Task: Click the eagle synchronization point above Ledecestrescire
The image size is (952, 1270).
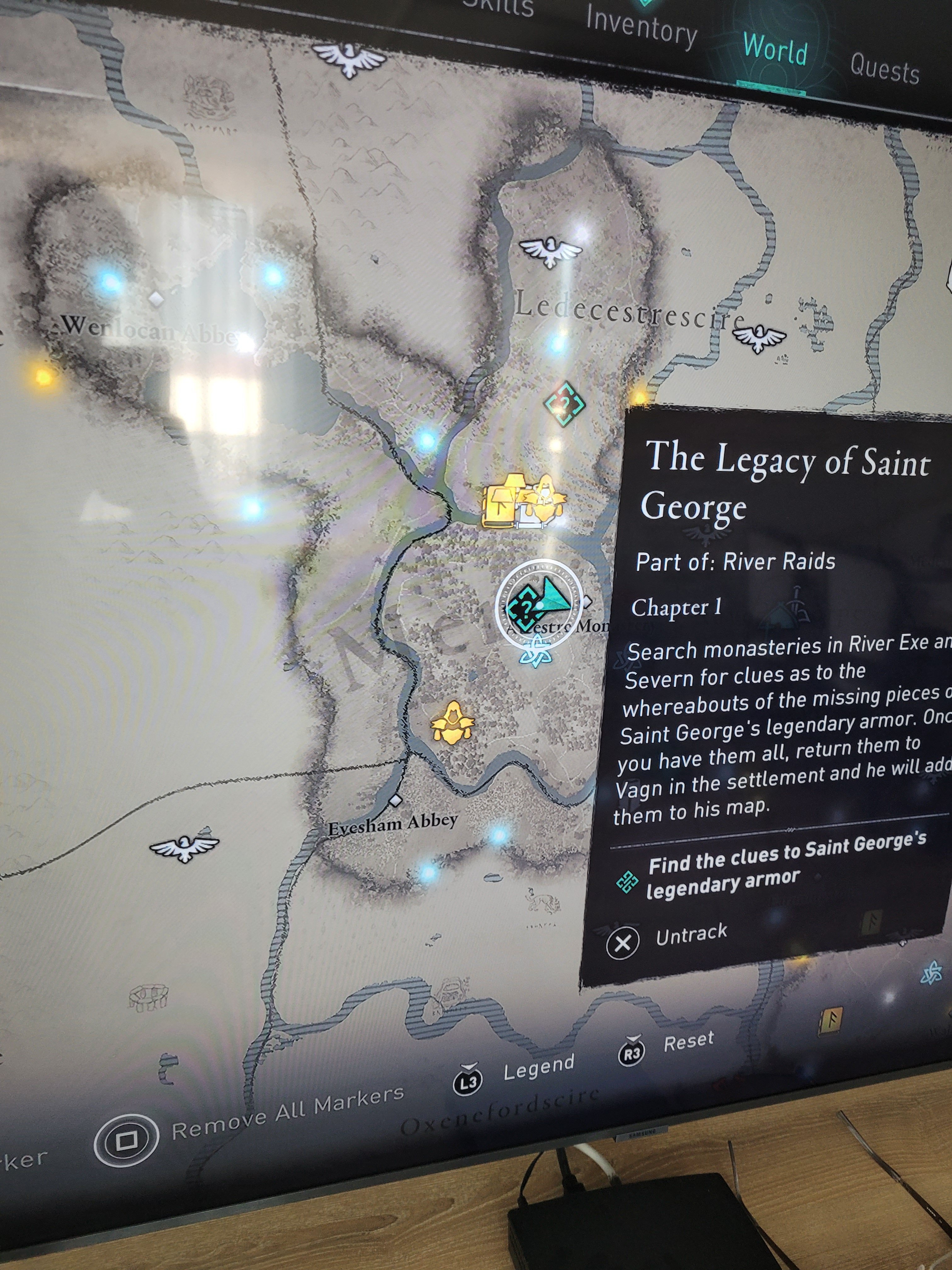Action: [550, 250]
